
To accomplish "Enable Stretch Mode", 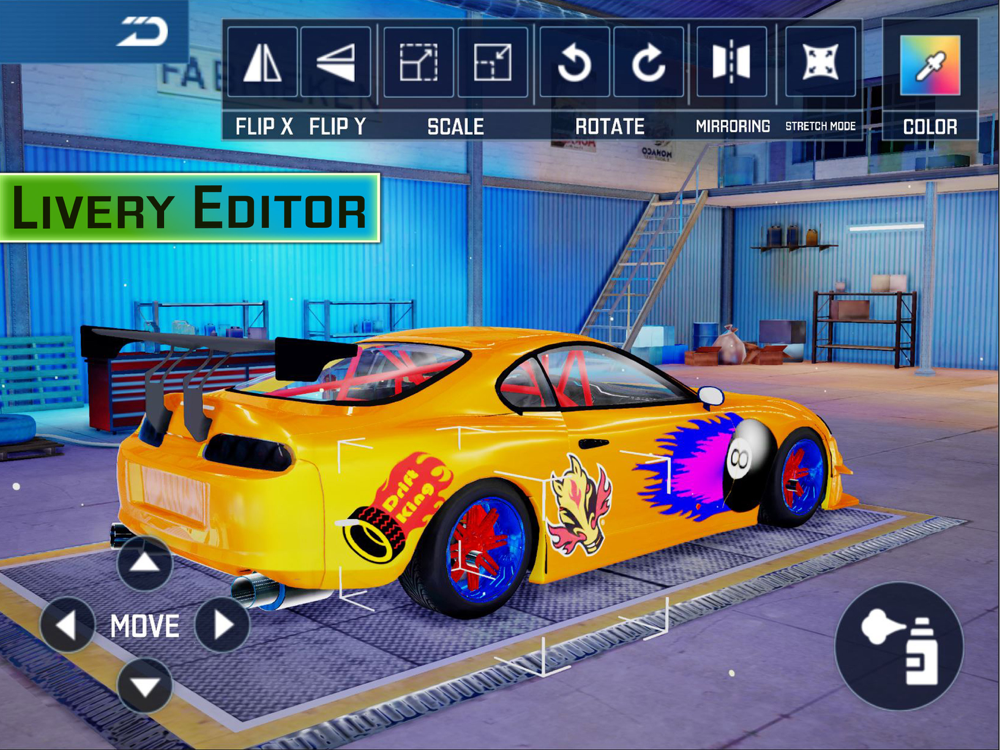I will click(x=820, y=62).
